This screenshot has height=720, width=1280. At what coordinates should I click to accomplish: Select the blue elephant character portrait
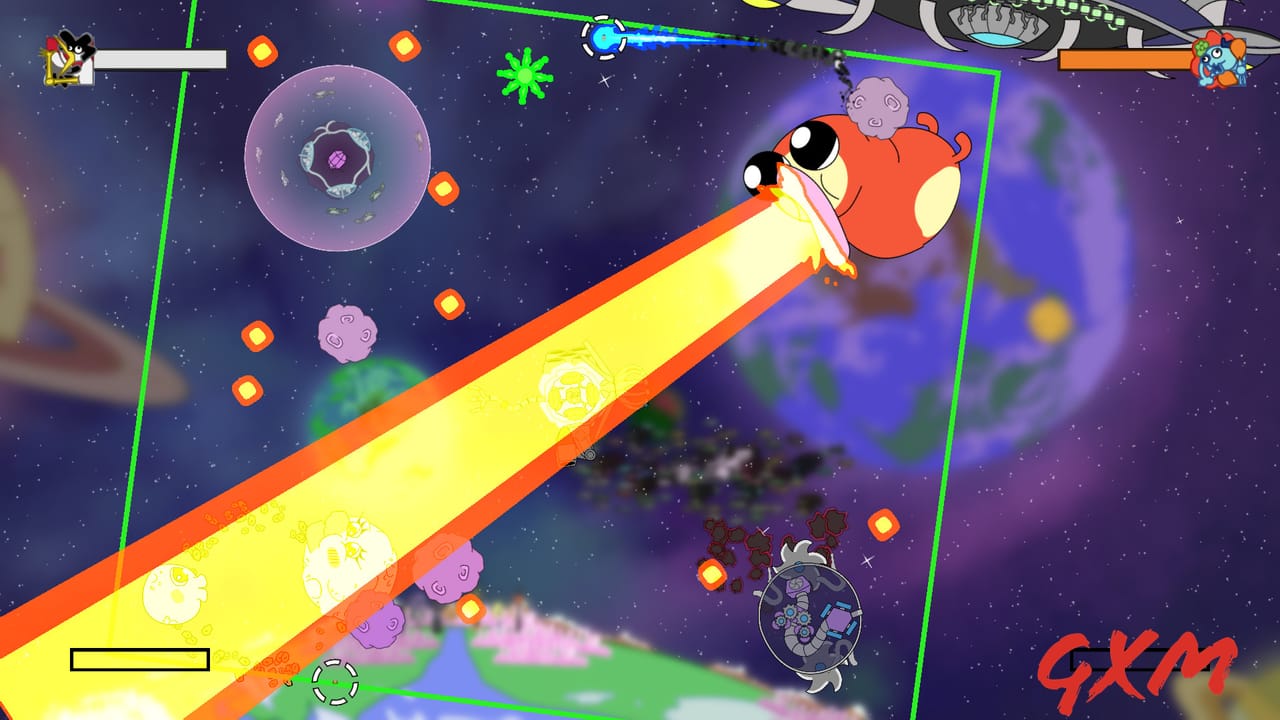point(1222,62)
